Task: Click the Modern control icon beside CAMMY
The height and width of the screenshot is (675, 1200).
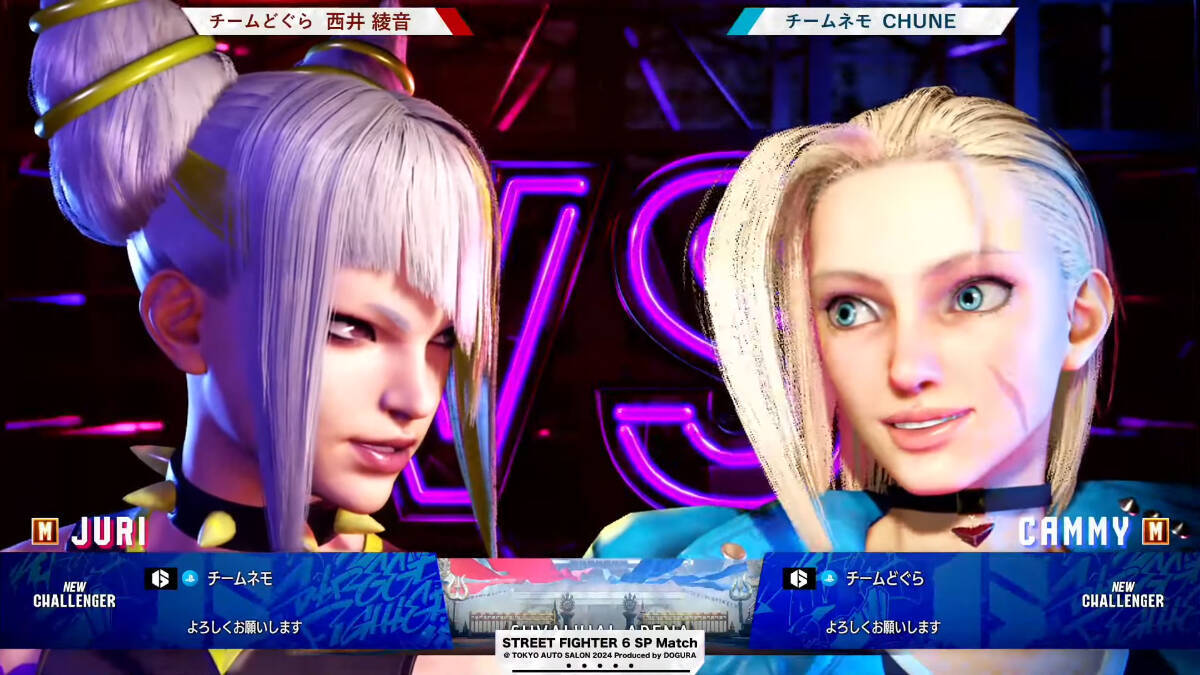Action: [1155, 531]
